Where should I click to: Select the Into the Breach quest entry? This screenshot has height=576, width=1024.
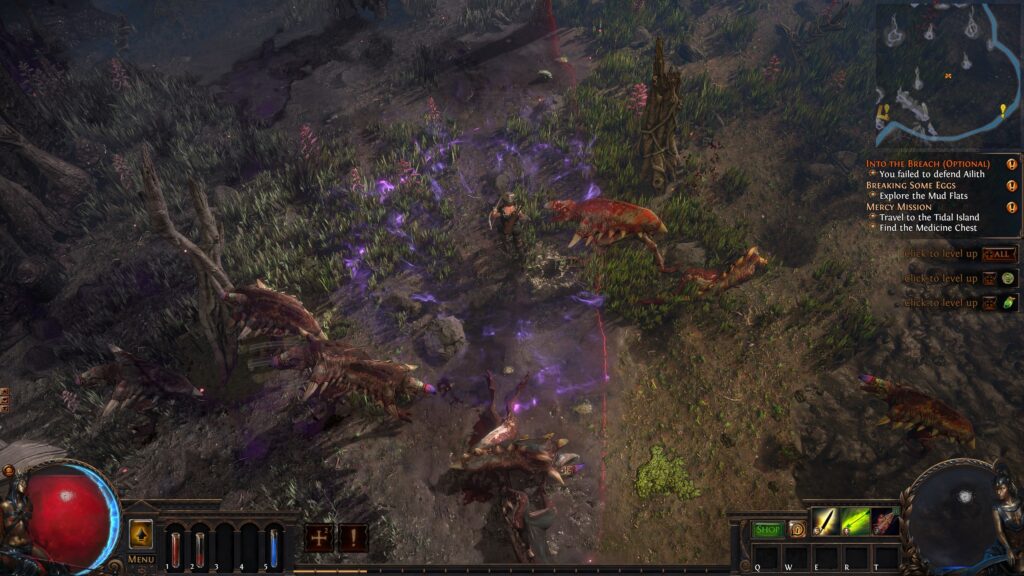(927, 163)
